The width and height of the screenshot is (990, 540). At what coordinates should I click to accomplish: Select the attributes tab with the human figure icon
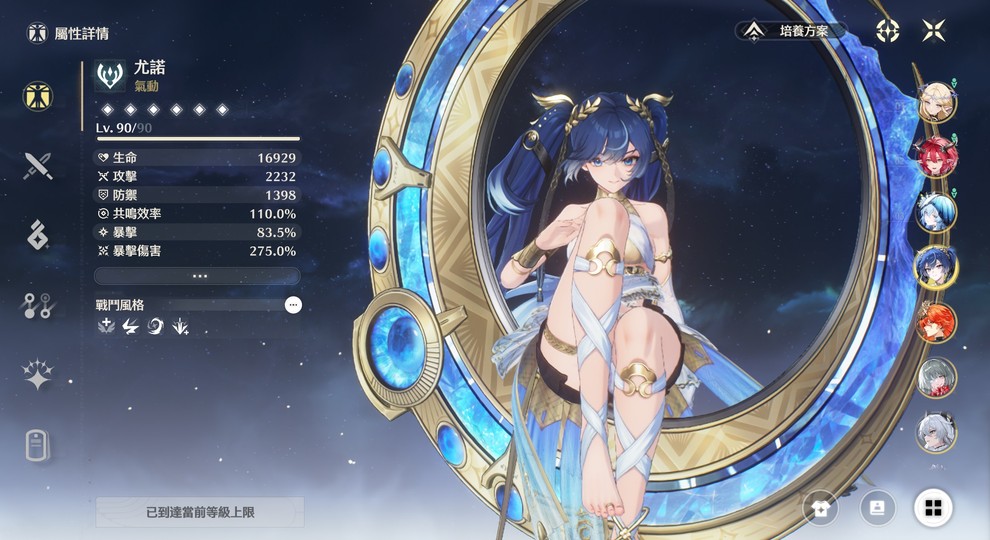pos(38,97)
